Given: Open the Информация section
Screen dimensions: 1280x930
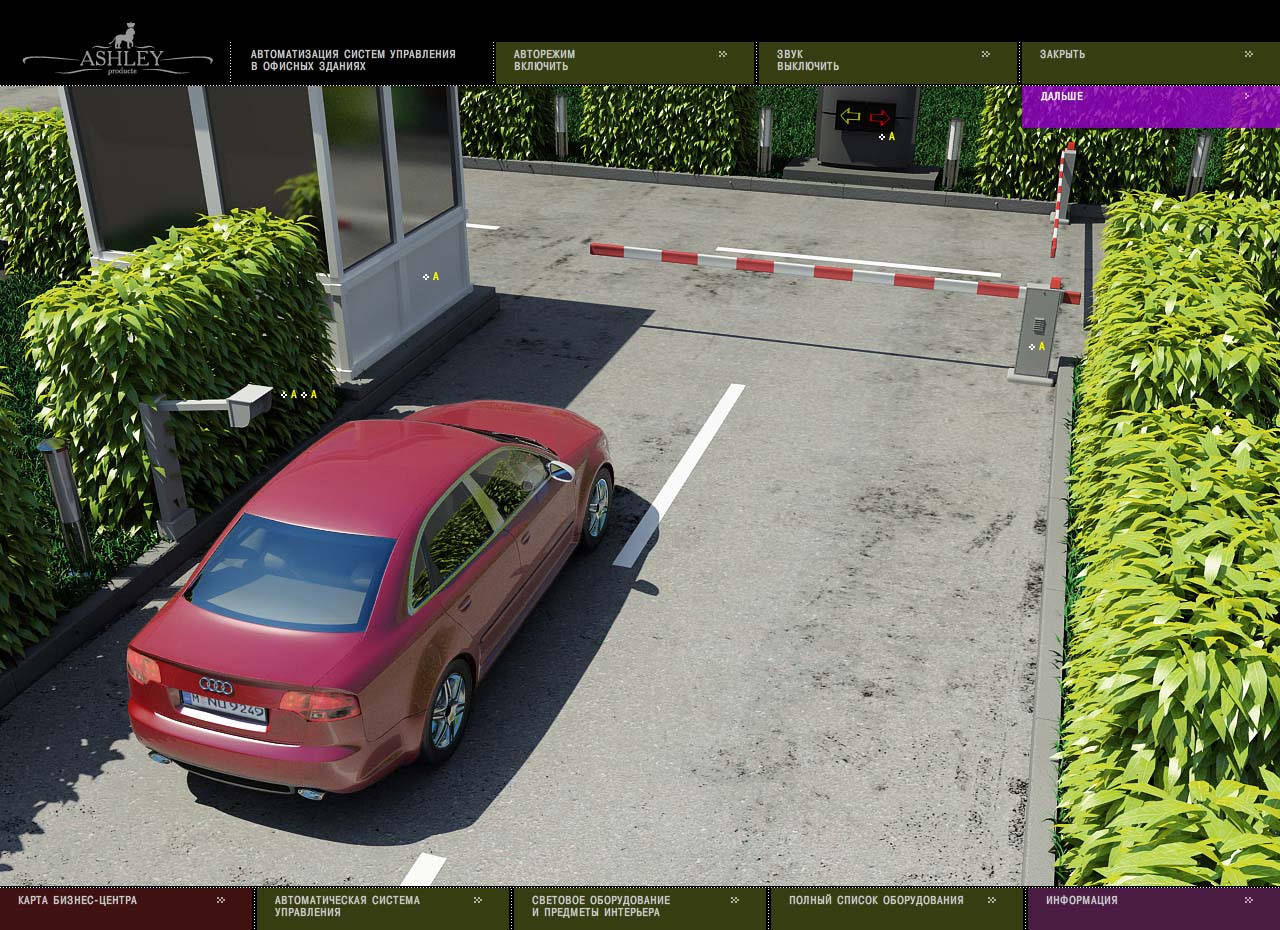Looking at the screenshot, I should pyautogui.click(x=1152, y=902).
